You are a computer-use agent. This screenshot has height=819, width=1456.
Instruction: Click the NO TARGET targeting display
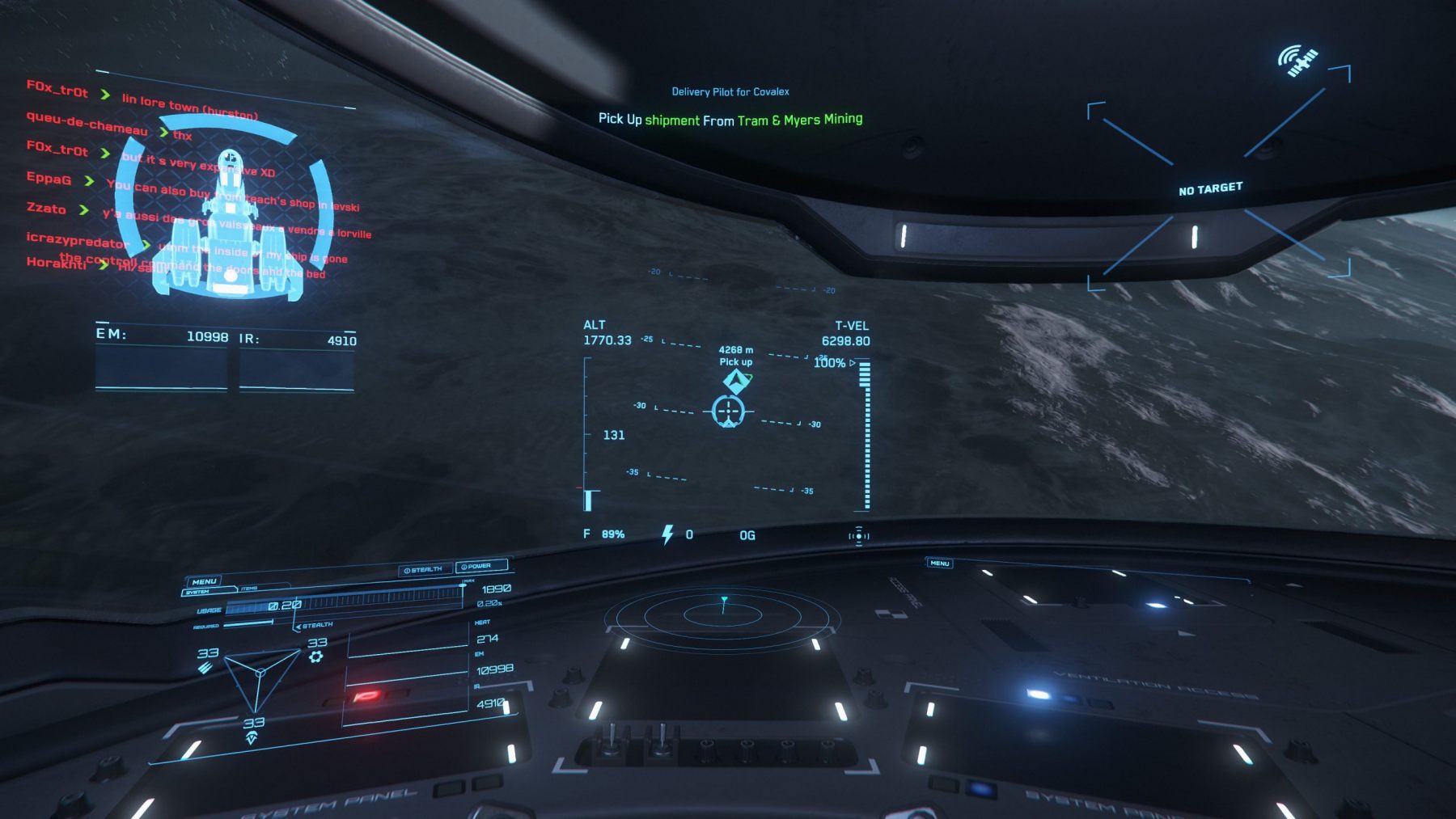[x=1210, y=188]
